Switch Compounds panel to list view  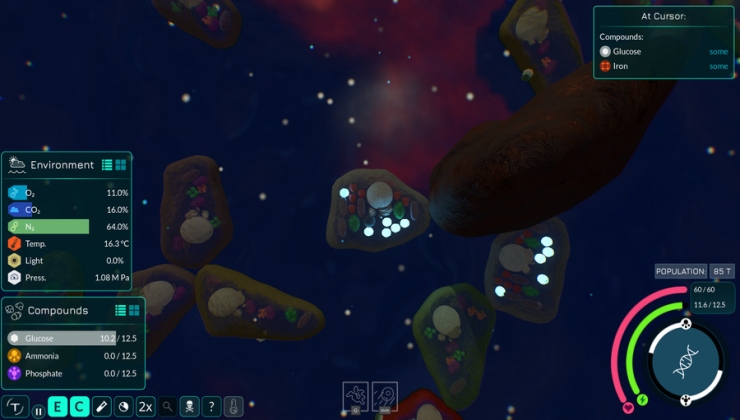click(x=120, y=310)
